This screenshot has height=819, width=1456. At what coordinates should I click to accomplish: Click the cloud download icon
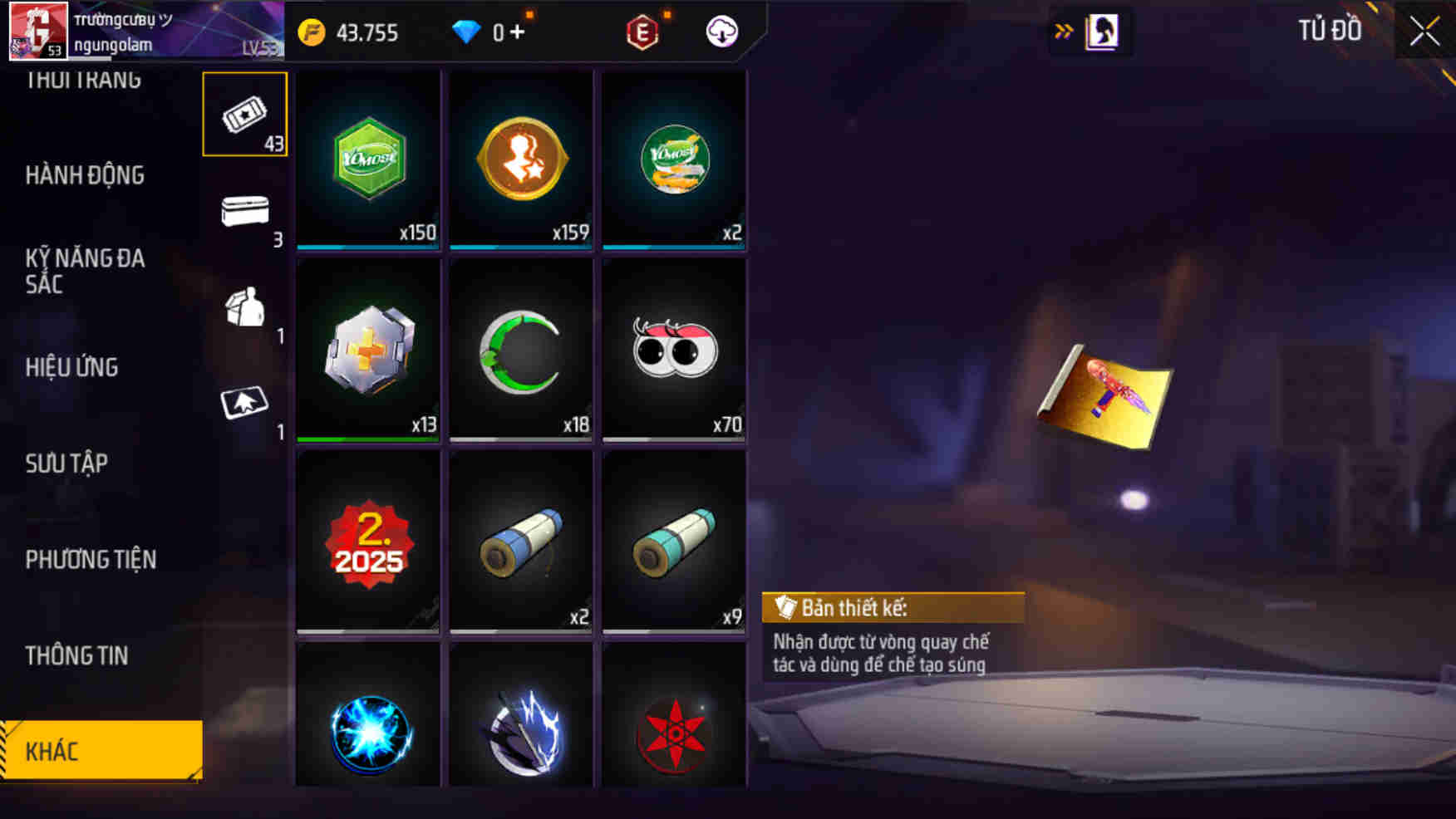point(721,33)
